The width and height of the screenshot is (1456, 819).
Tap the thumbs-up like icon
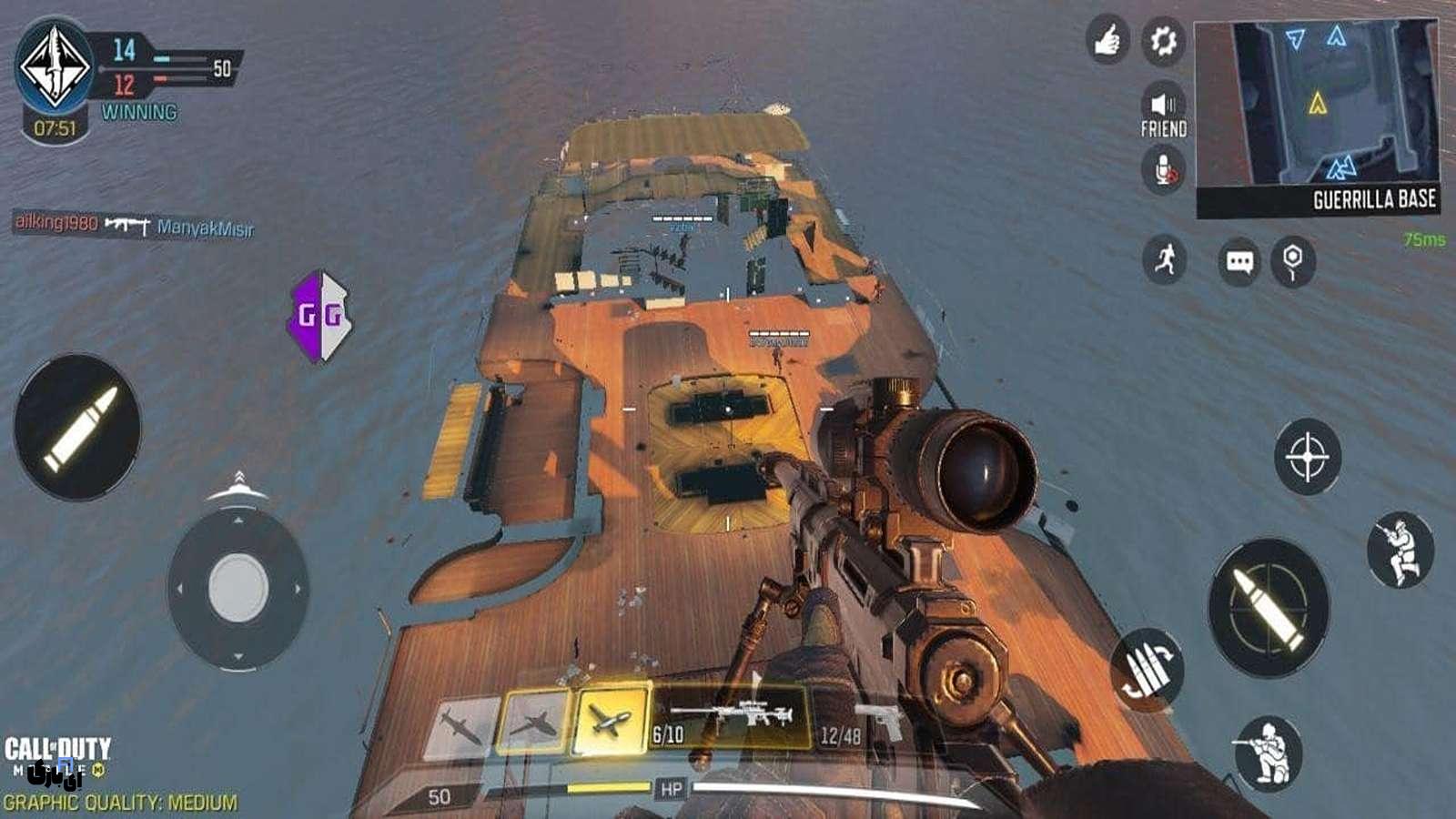tap(1107, 41)
